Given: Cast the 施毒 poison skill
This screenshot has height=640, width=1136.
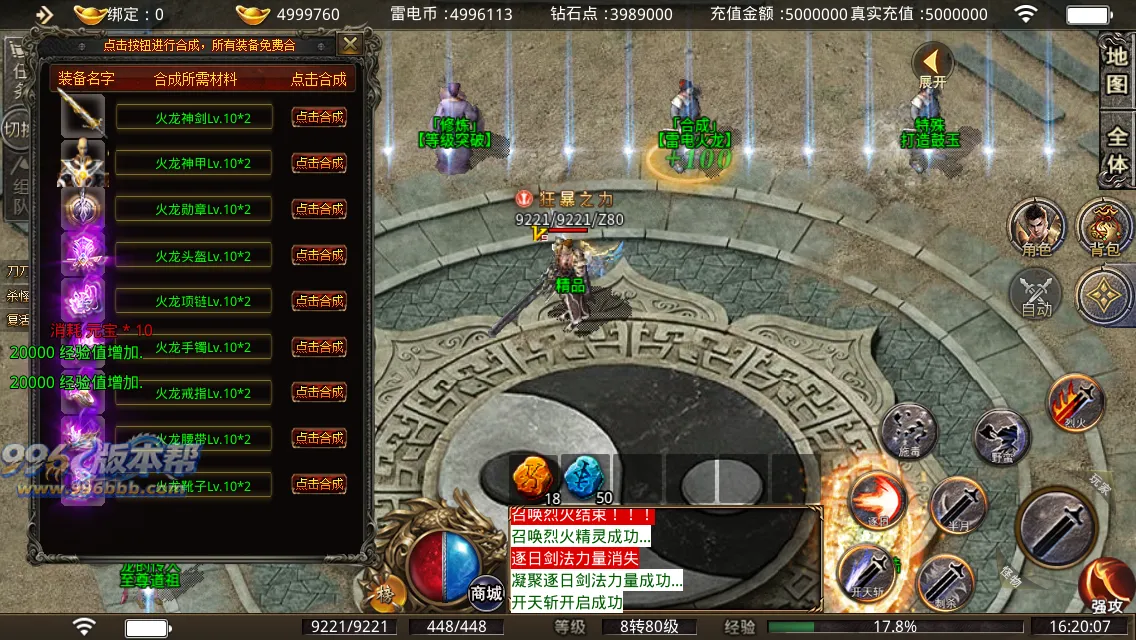Looking at the screenshot, I should [909, 432].
